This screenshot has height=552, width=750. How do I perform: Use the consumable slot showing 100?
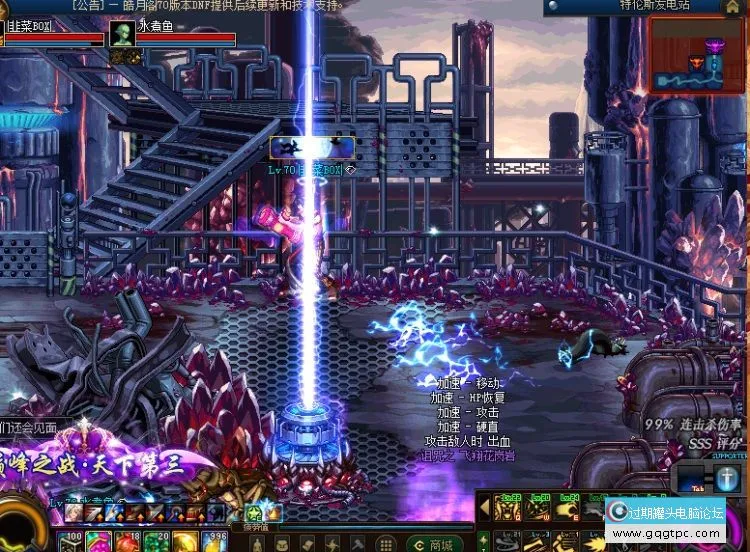click(70, 541)
